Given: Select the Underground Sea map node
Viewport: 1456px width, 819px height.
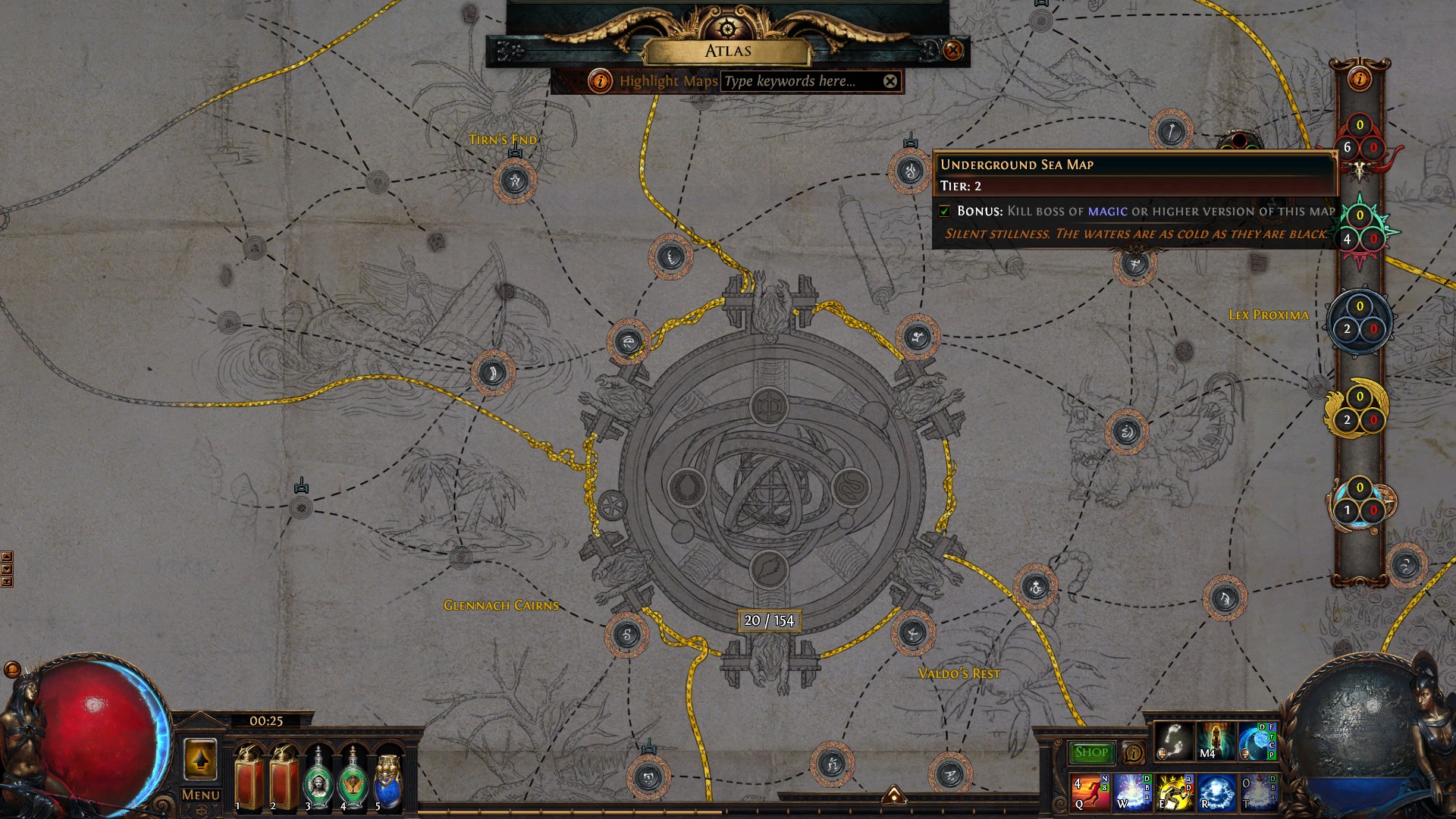Looking at the screenshot, I should pos(910,171).
